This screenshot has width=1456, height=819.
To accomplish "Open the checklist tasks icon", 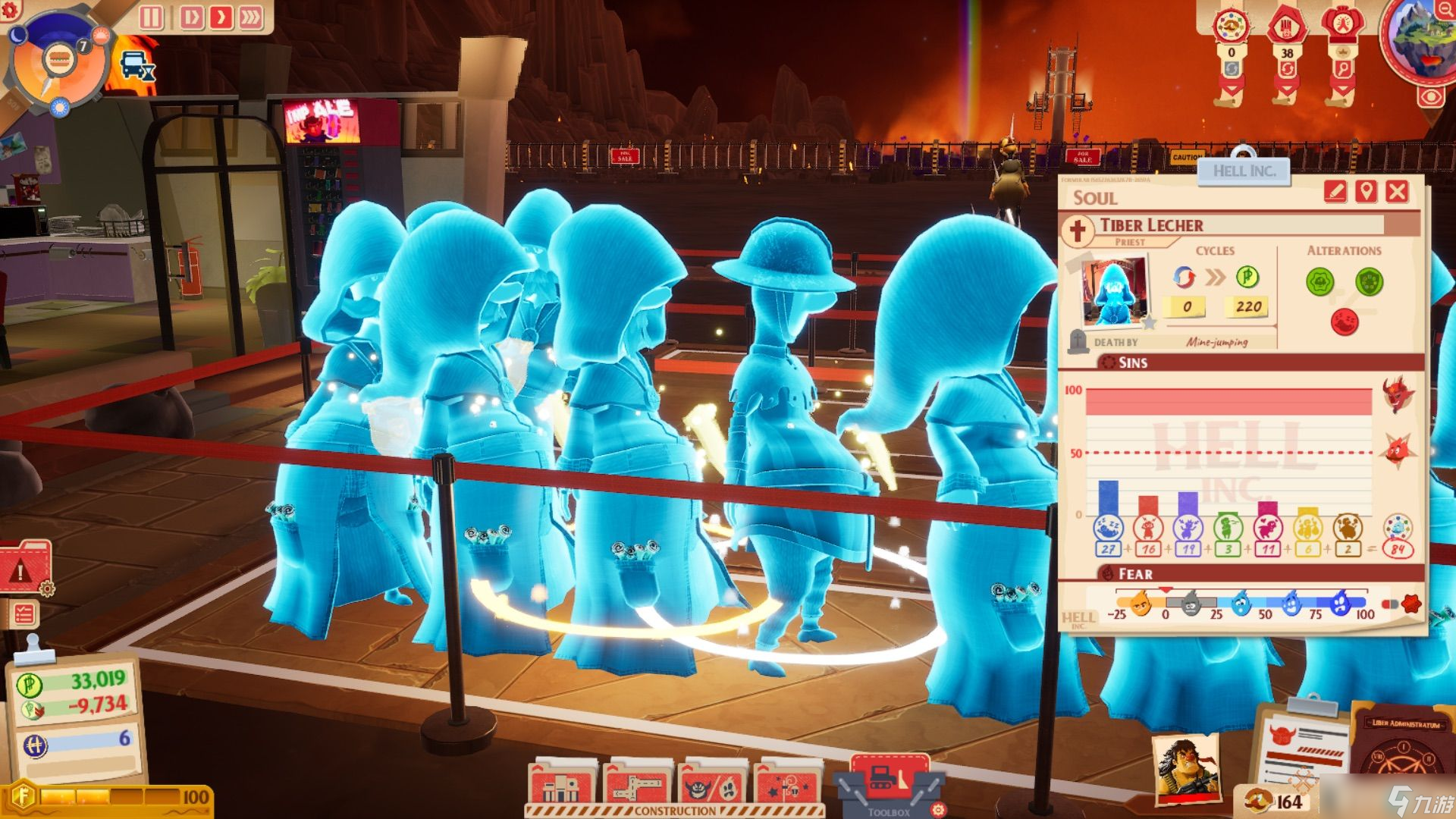I will 24,613.
